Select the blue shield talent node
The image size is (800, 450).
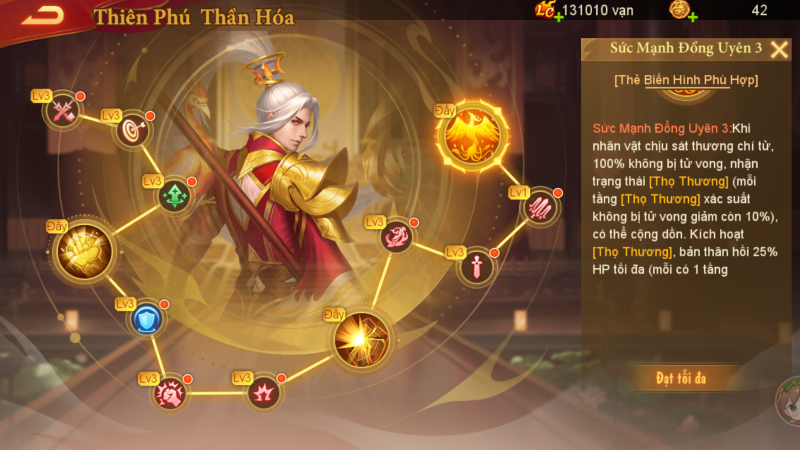(147, 319)
